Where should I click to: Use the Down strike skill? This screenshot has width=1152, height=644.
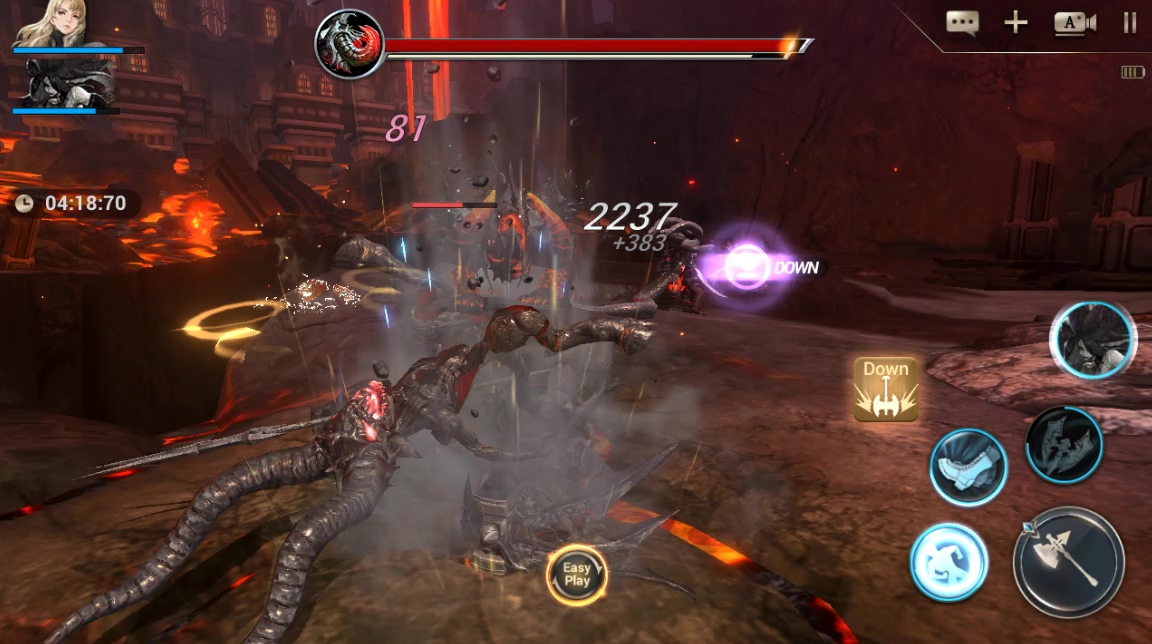[x=886, y=388]
